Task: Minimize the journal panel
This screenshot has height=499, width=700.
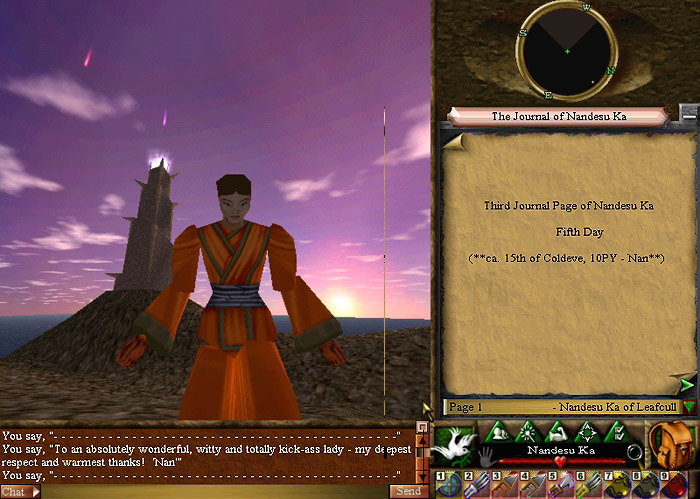Action: click(688, 112)
